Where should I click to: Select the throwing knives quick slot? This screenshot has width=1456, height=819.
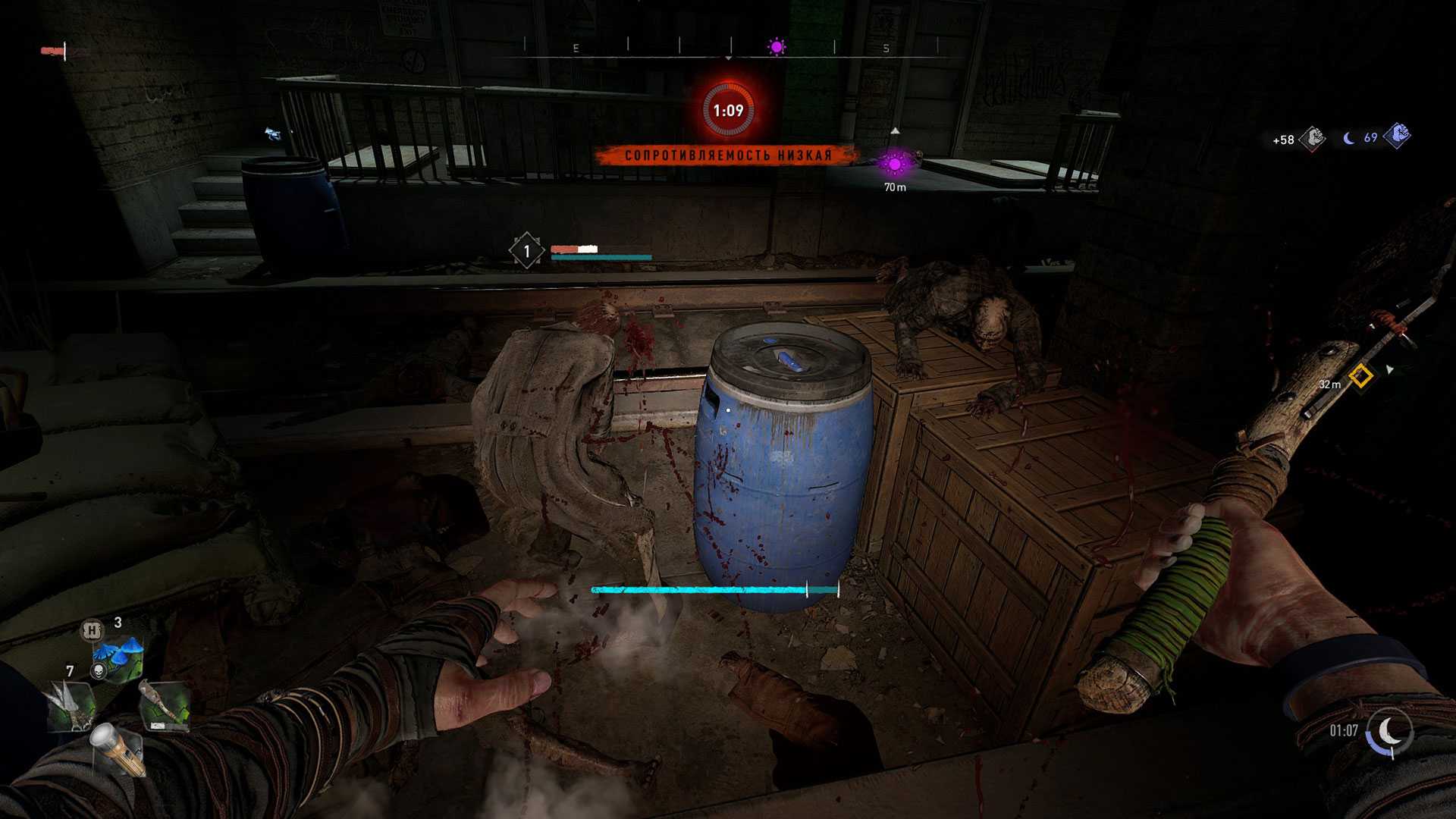click(x=71, y=704)
